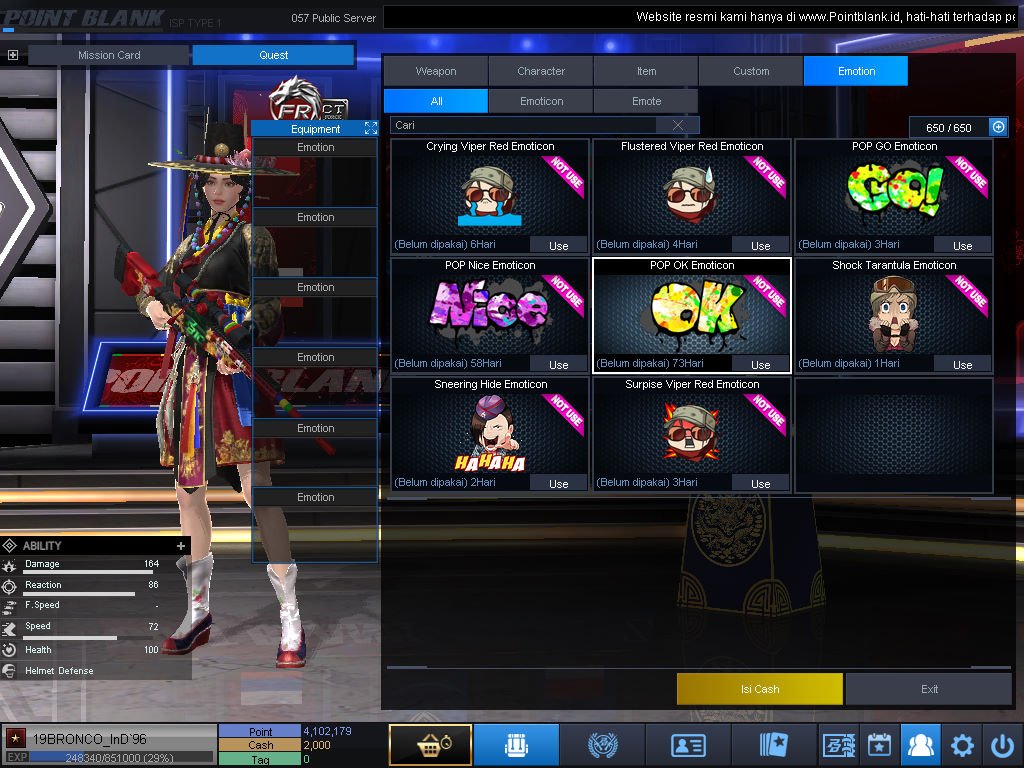Switch to the Custom tab
This screenshot has height=768, width=1024.
pyautogui.click(x=751, y=71)
